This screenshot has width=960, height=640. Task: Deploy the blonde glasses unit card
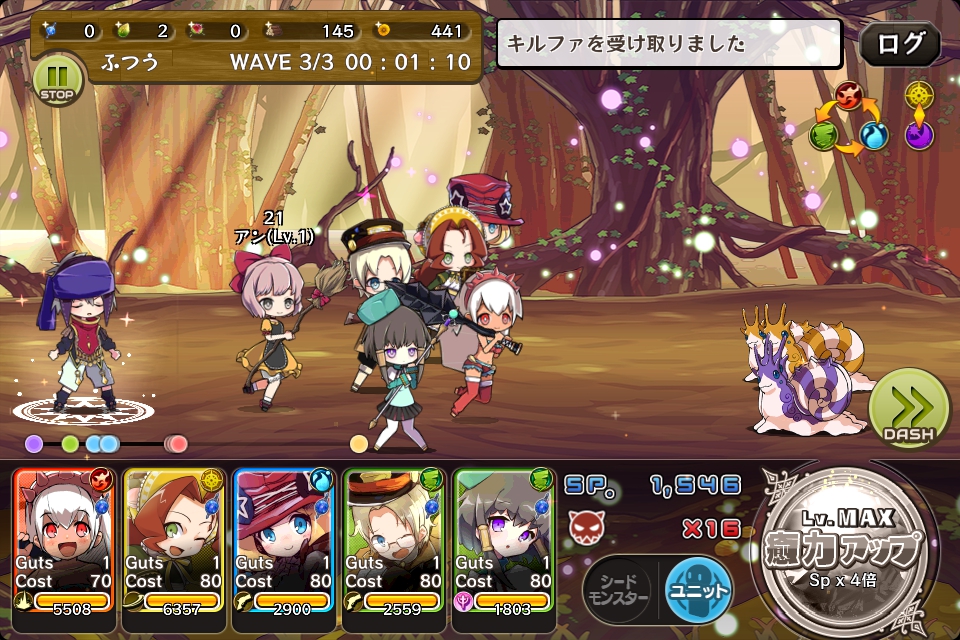[x=393, y=538]
